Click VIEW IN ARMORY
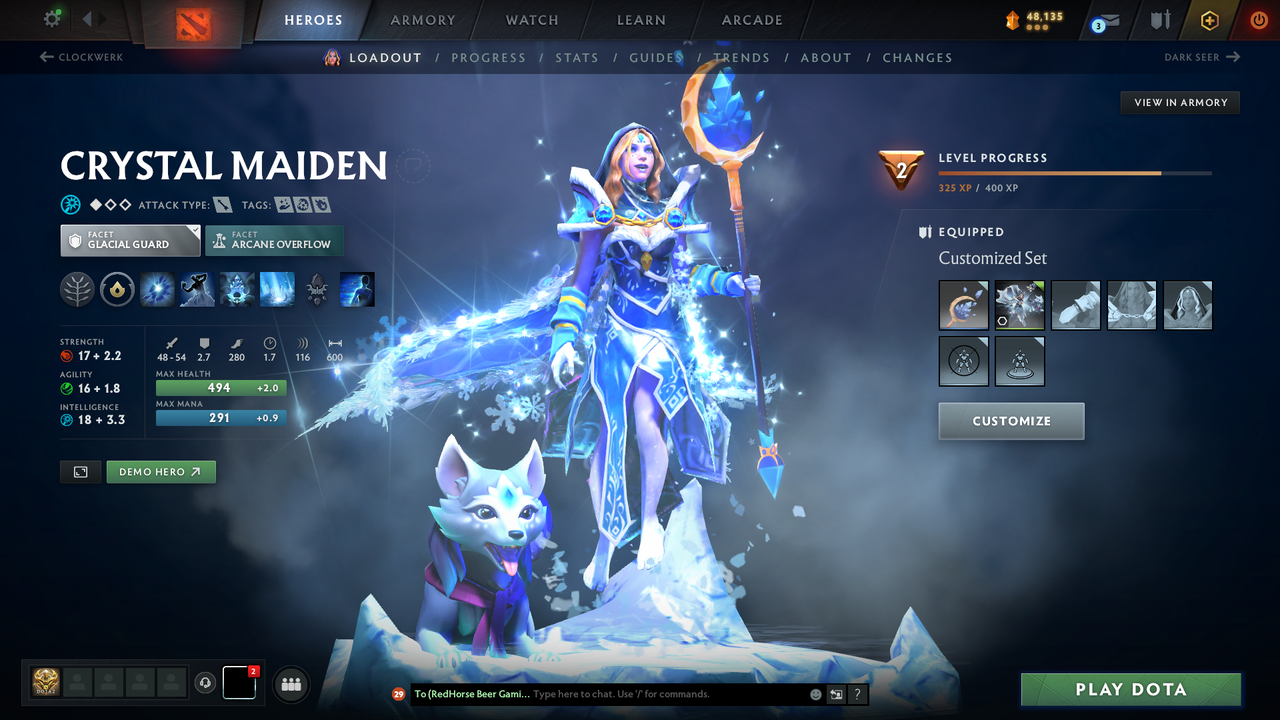 1179,102
